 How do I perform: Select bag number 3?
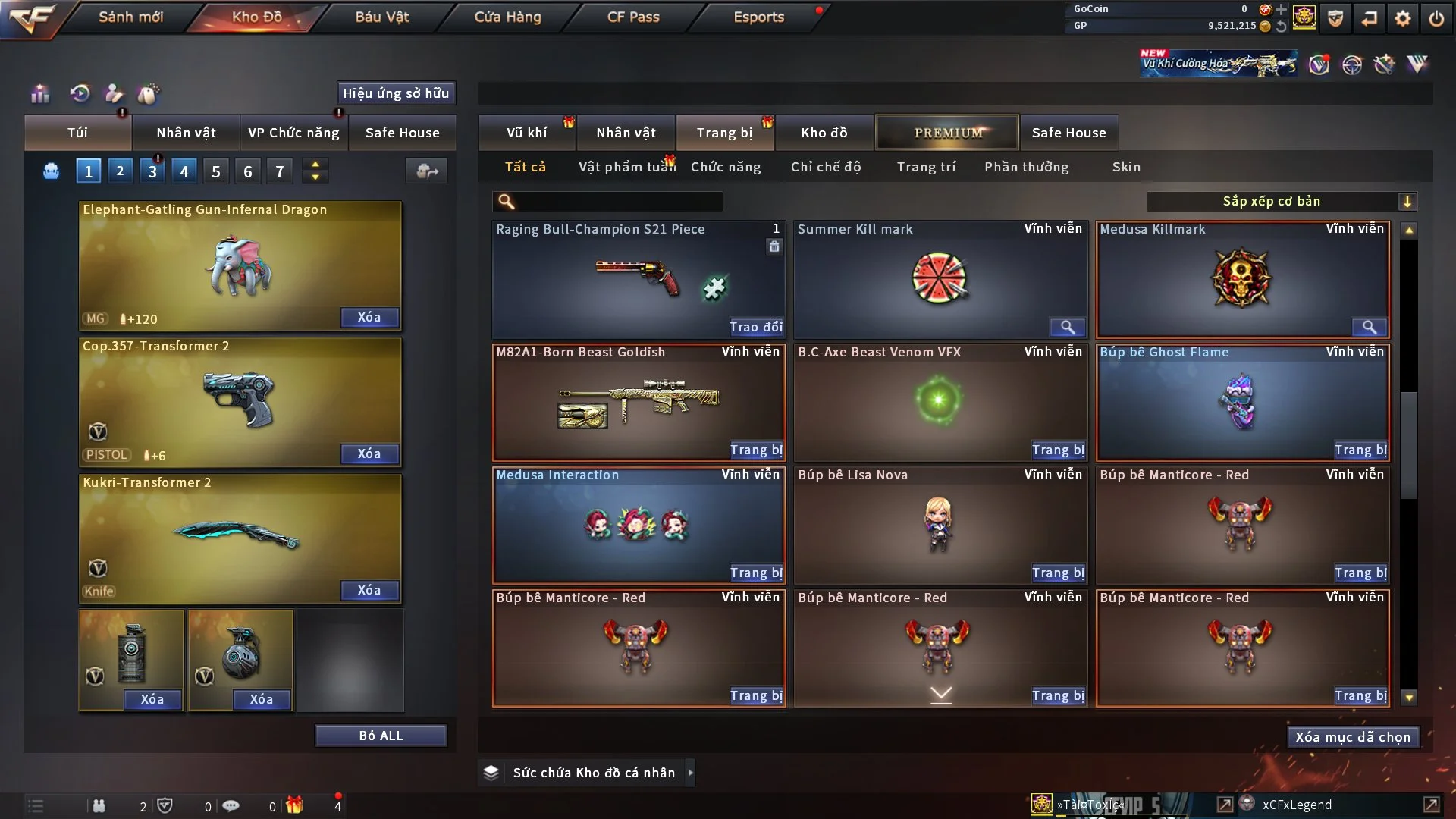(152, 171)
